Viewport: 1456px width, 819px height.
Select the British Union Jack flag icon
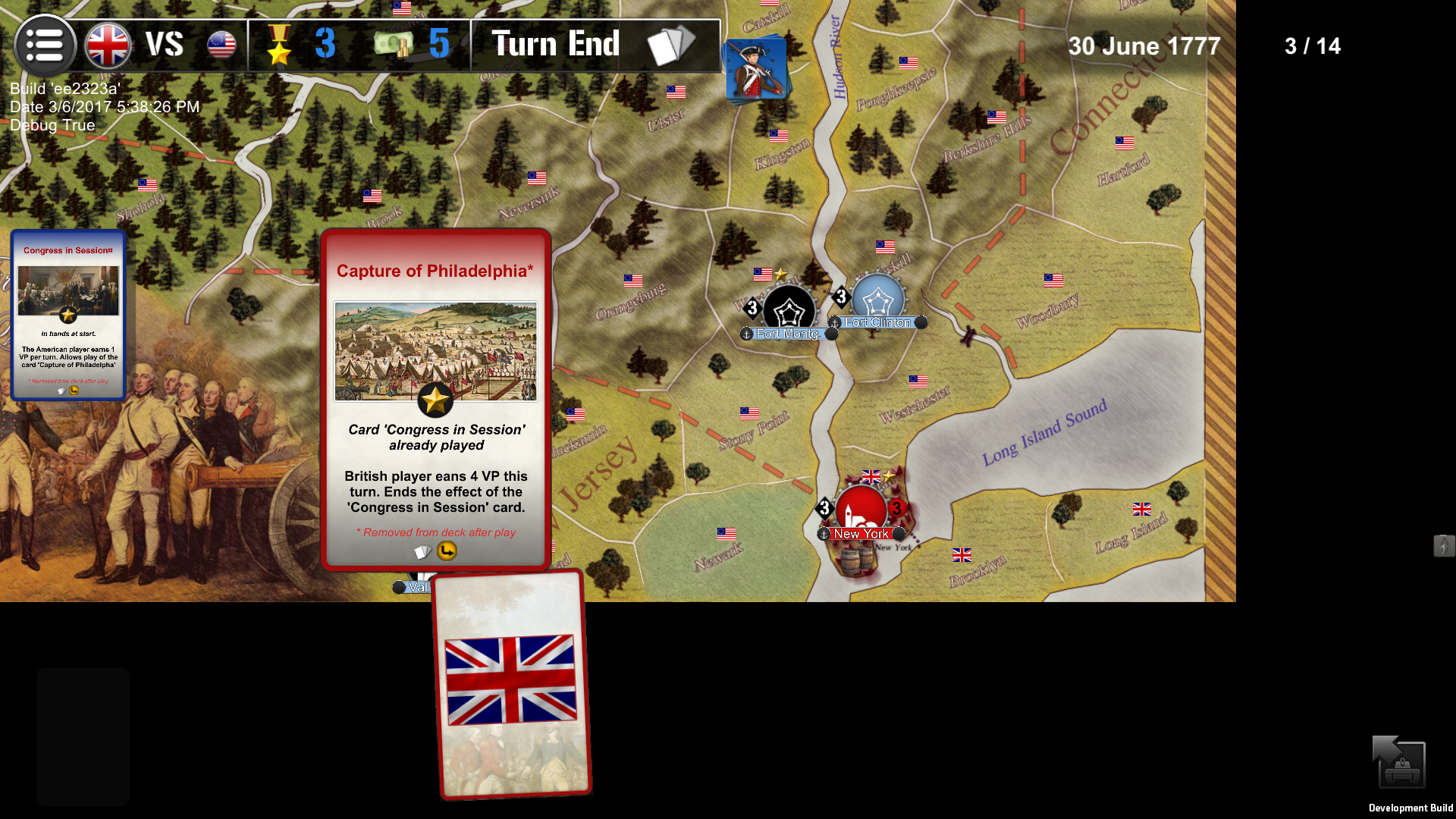(108, 45)
